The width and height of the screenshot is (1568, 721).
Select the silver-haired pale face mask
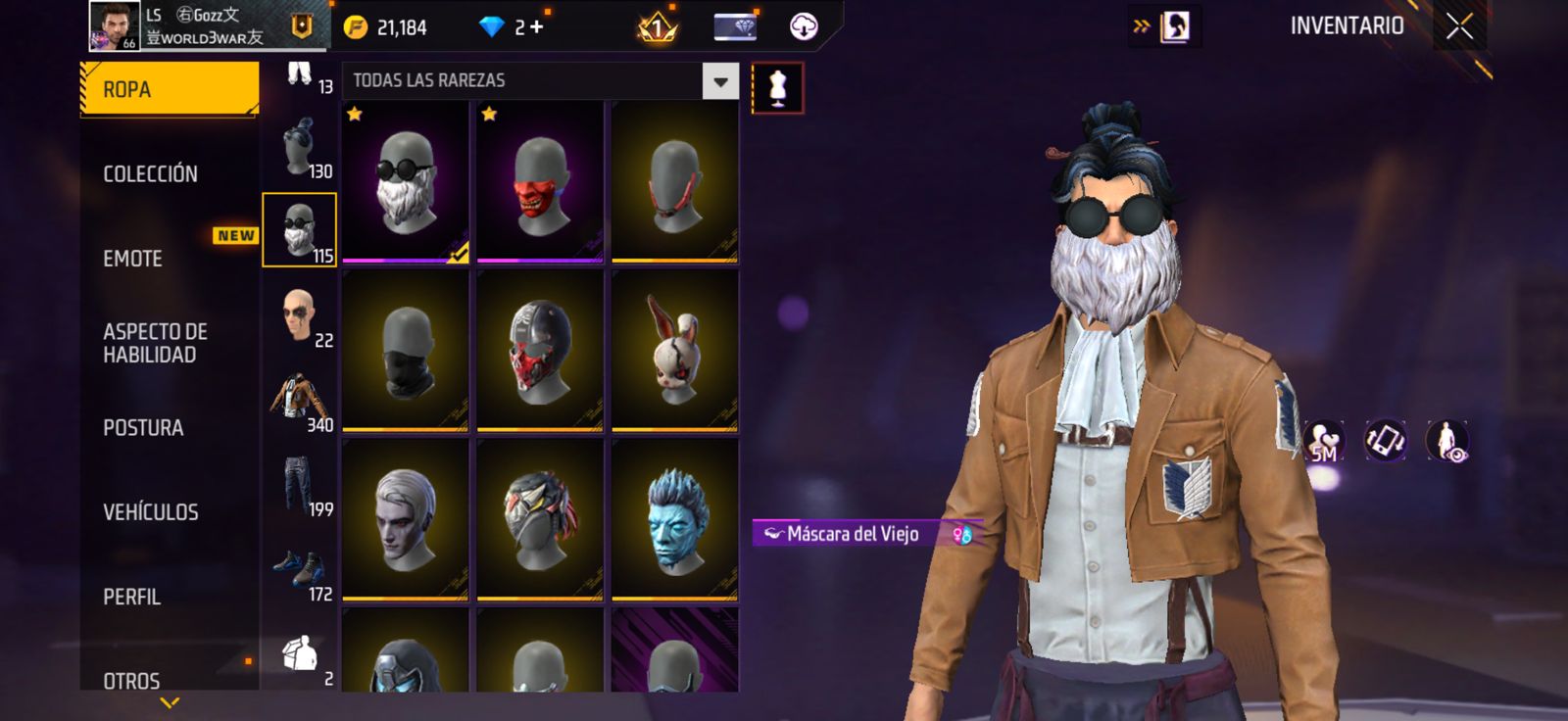click(x=406, y=520)
